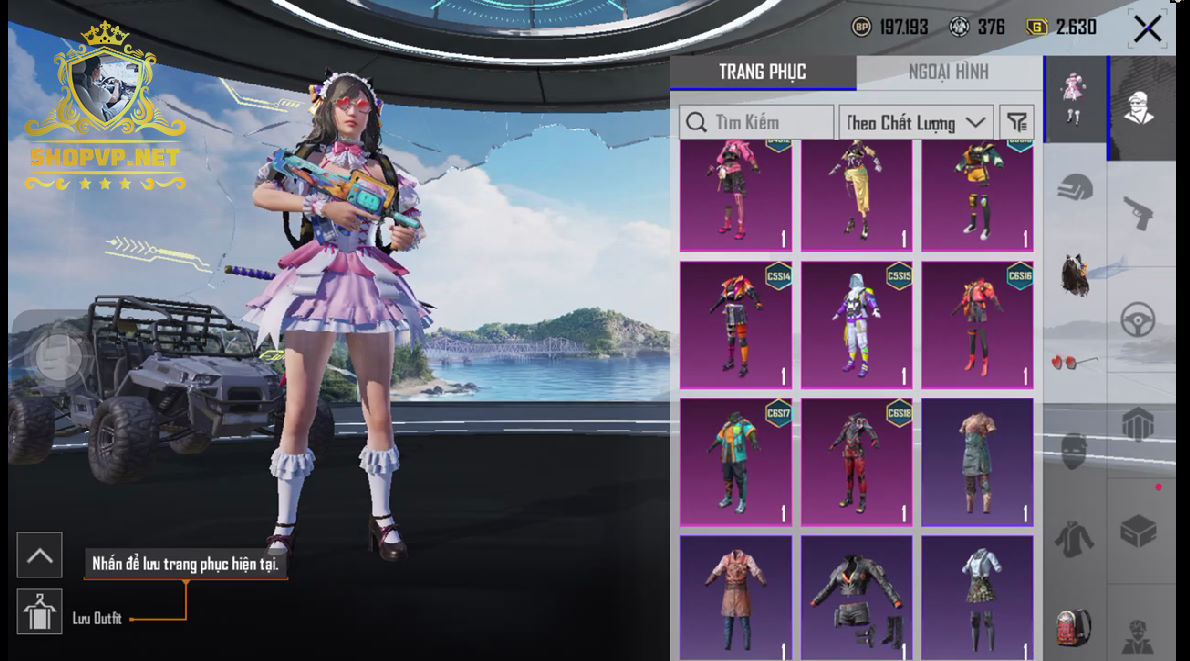Choose the C6S15 white hooded outfit

[857, 325]
